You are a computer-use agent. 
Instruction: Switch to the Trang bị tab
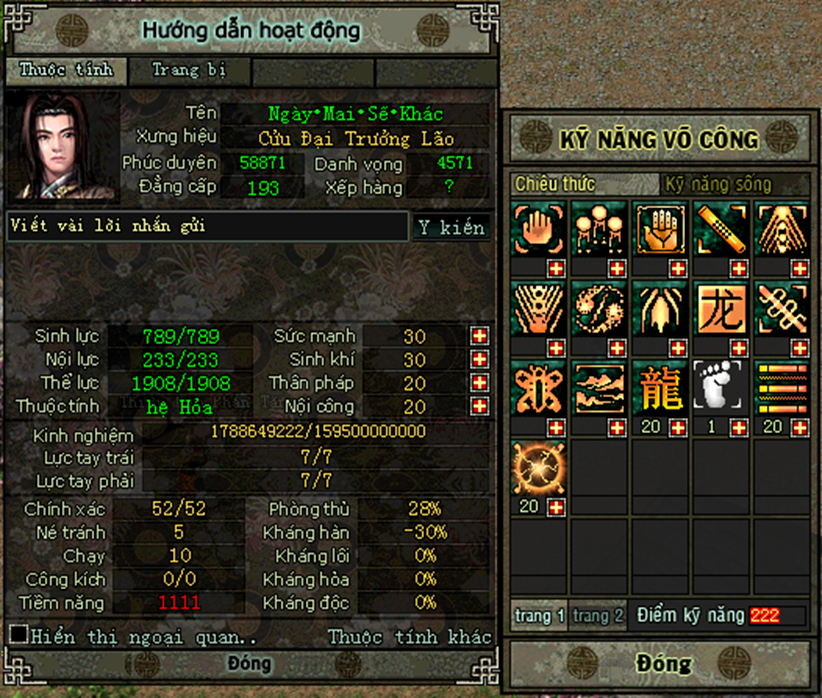pyautogui.click(x=189, y=70)
